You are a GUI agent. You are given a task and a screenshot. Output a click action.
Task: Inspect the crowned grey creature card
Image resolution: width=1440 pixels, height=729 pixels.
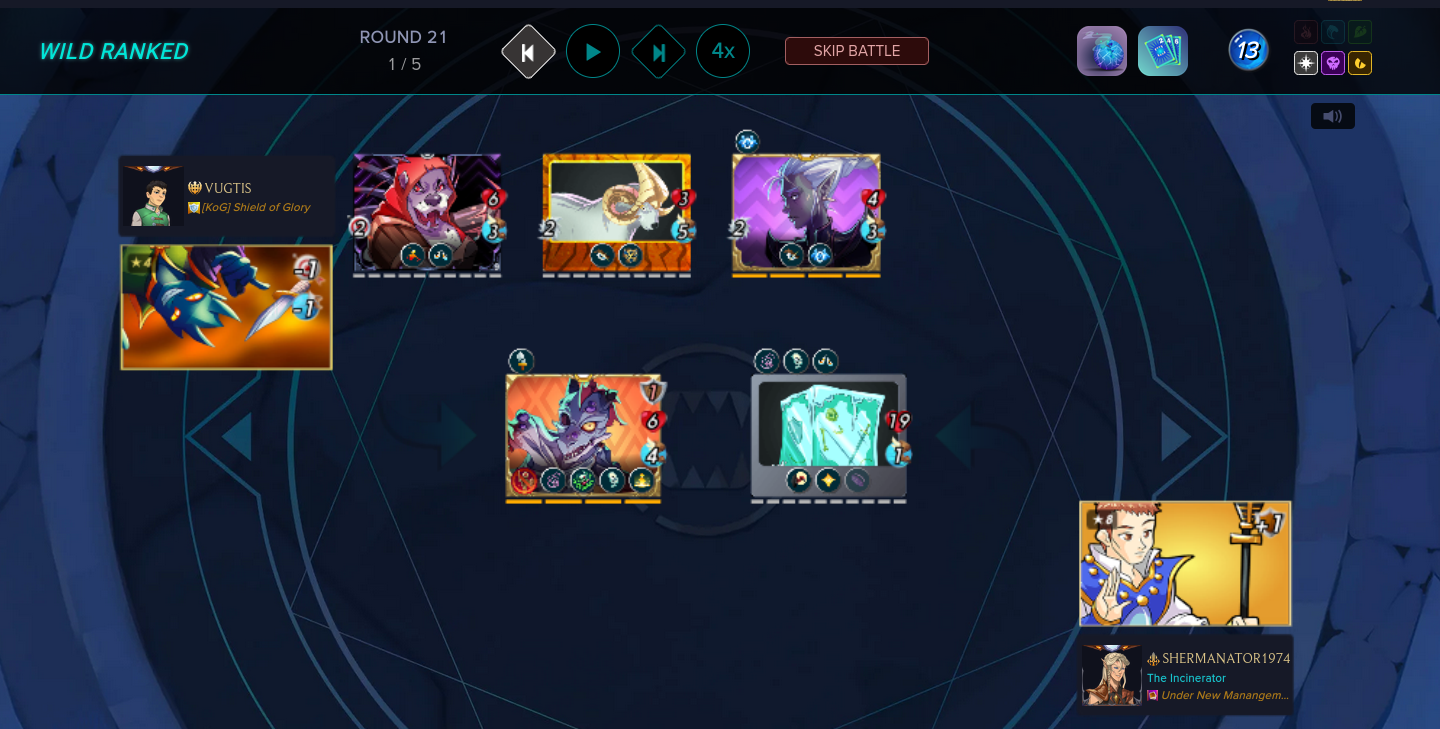[583, 435]
